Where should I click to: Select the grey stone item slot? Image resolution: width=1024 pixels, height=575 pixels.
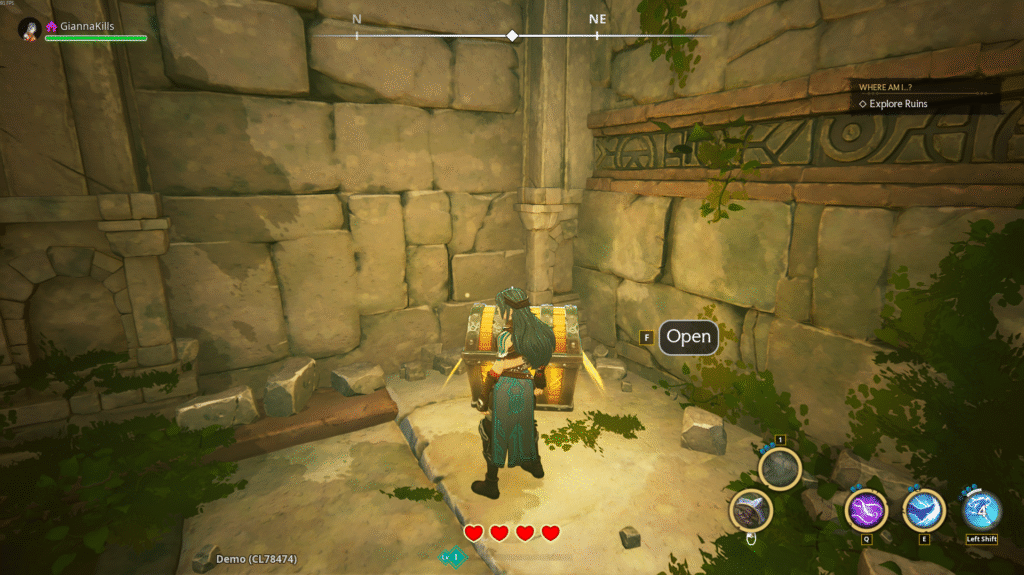780,468
